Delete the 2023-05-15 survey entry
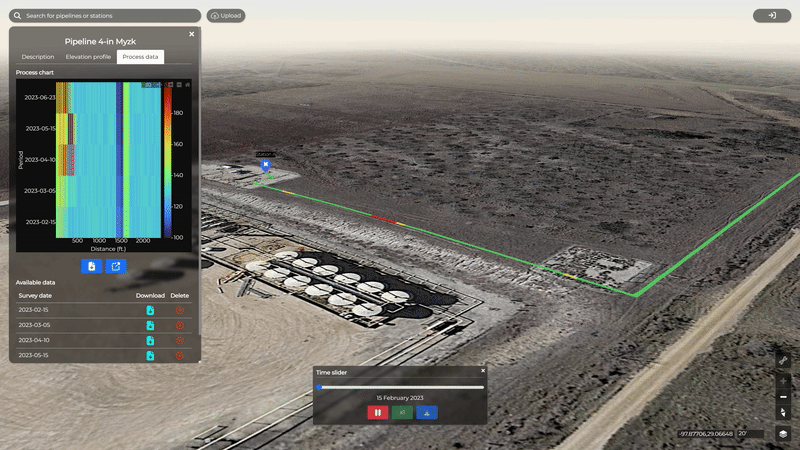Viewport: 800px width, 450px height. pos(180,355)
